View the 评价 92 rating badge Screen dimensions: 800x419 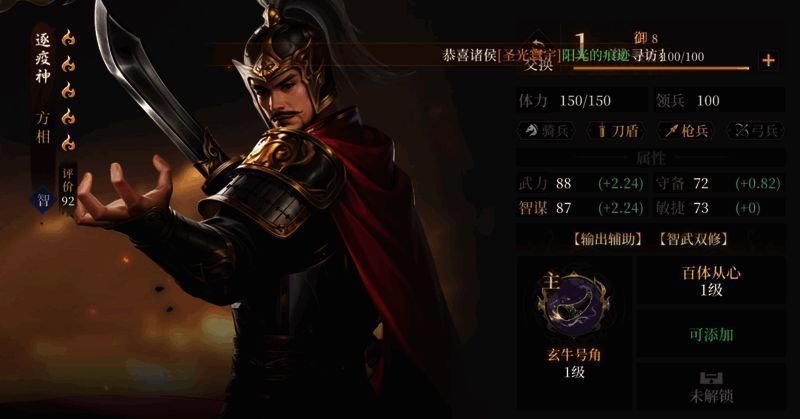[69, 187]
